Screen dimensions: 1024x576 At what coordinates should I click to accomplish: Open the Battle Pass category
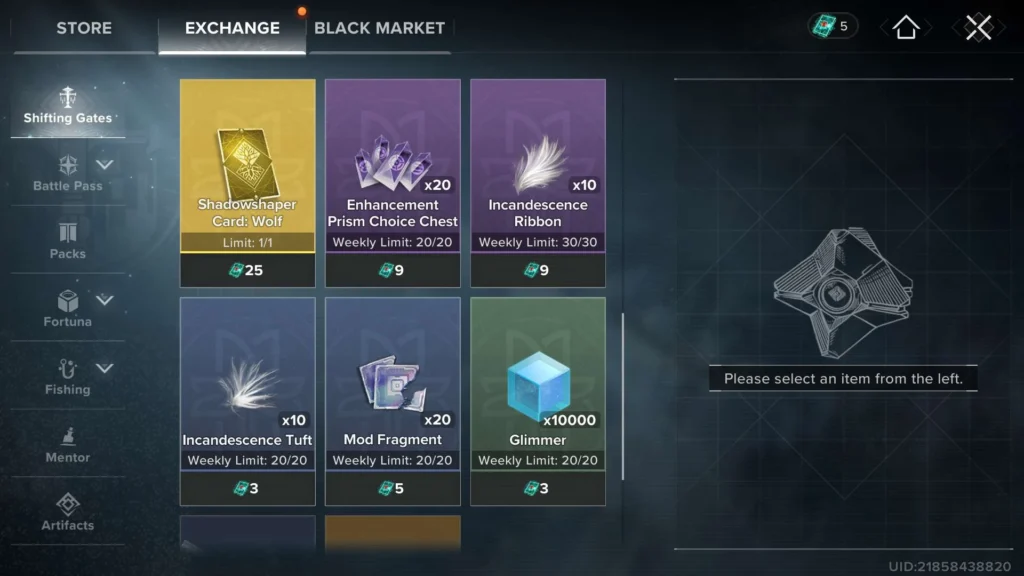point(68,173)
